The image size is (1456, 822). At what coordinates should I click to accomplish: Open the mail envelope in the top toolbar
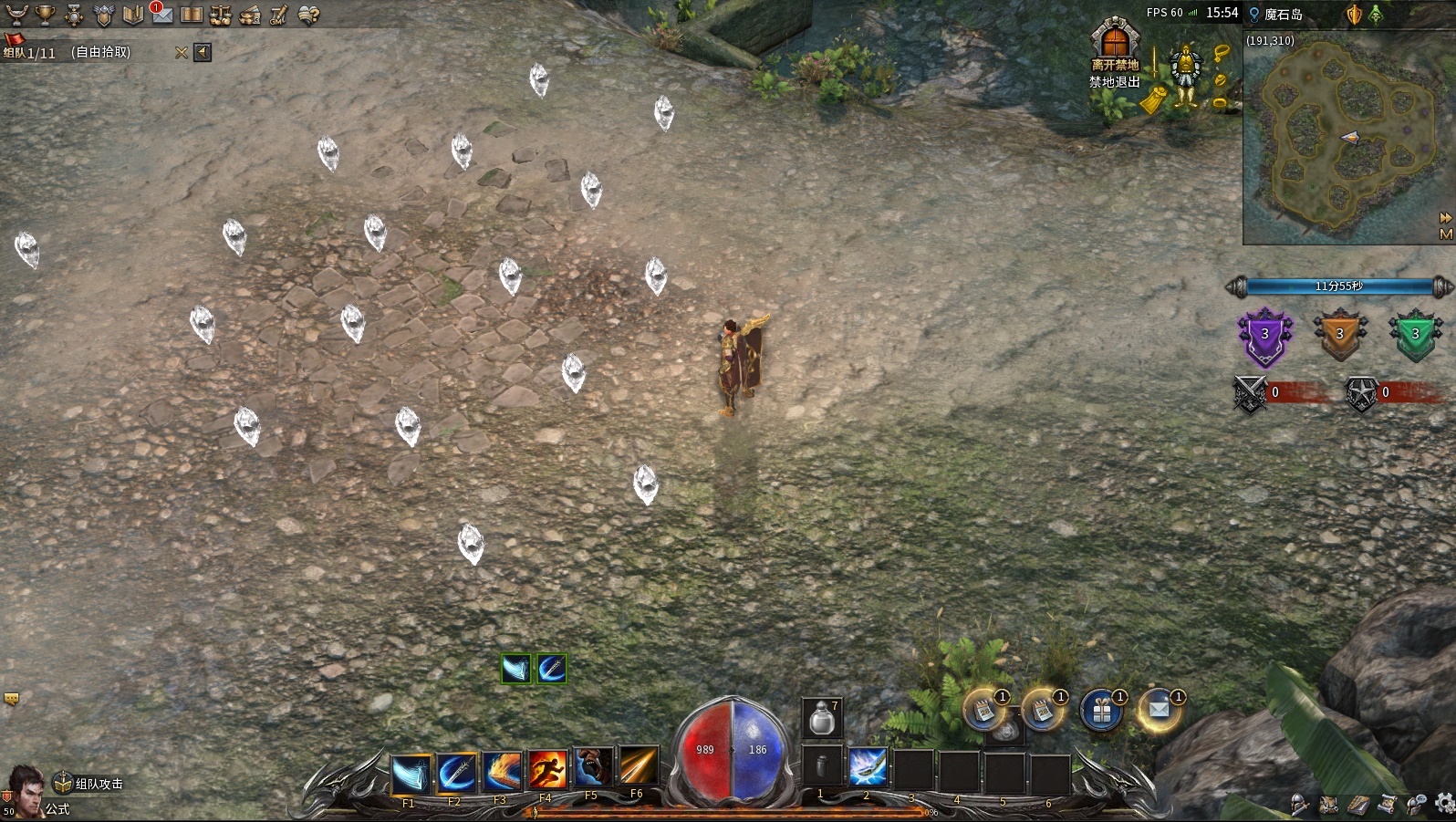point(161,15)
